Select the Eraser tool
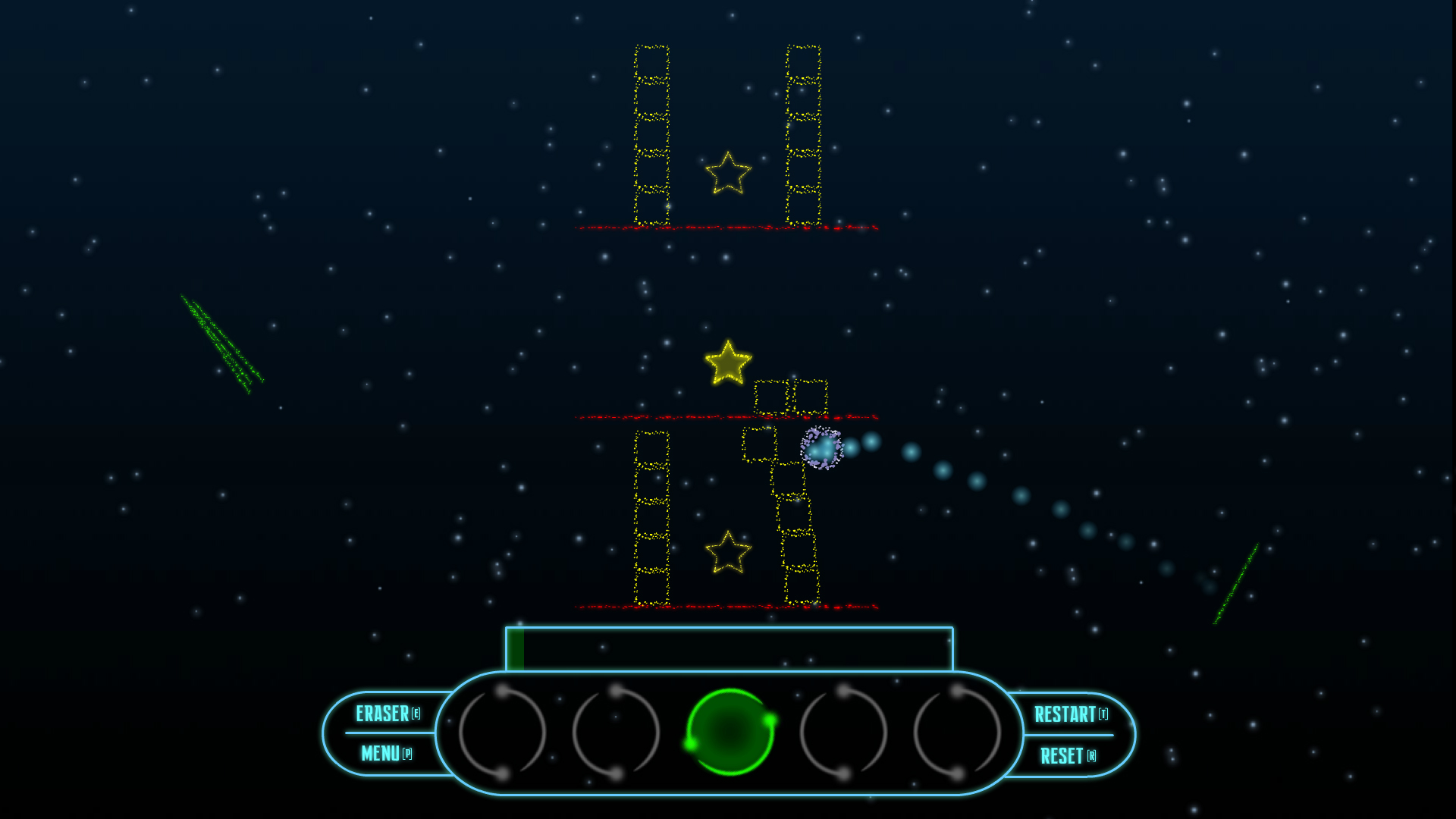The width and height of the screenshot is (1456, 819). 388,714
